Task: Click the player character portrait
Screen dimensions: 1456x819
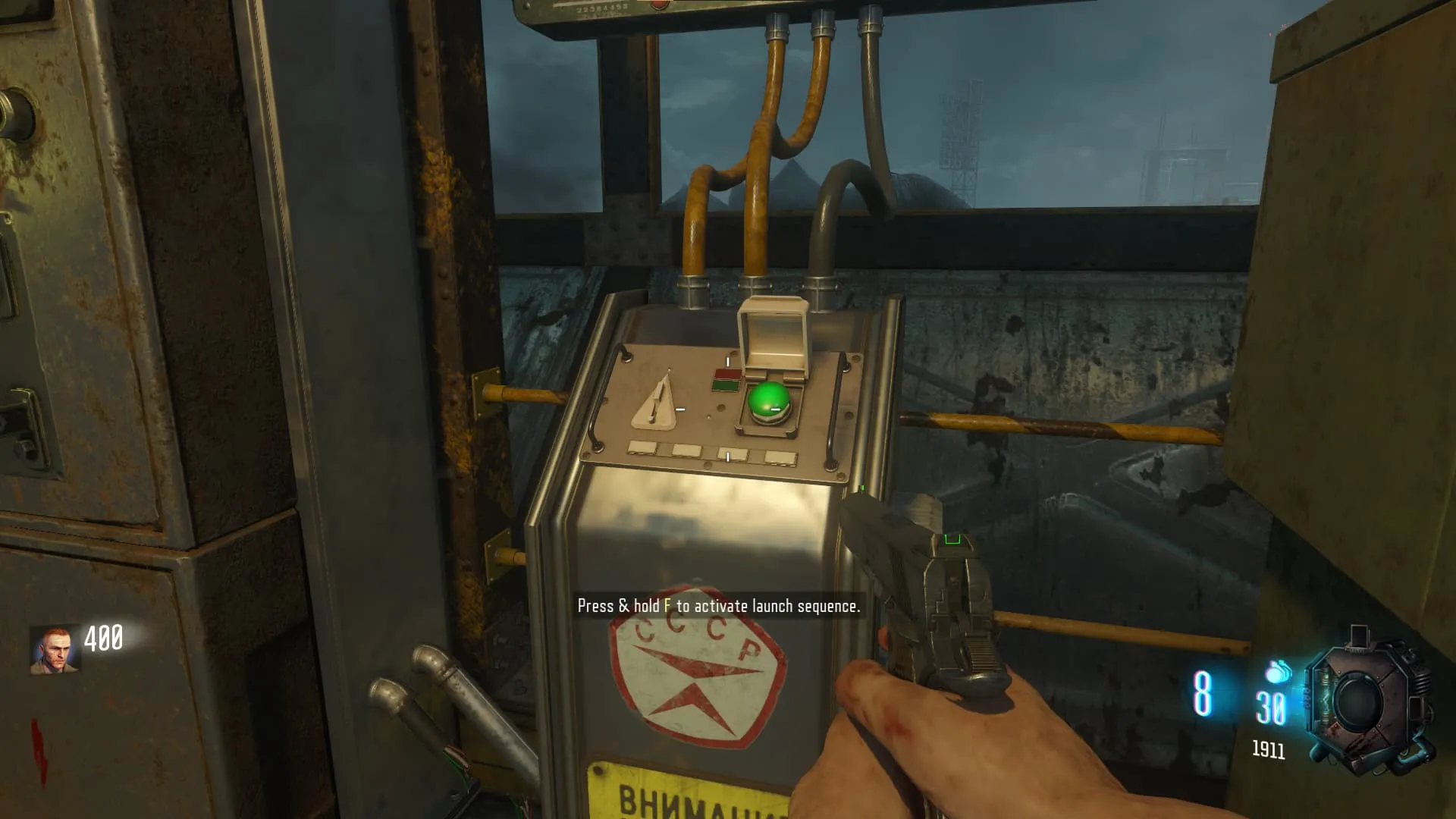Action: (55, 650)
